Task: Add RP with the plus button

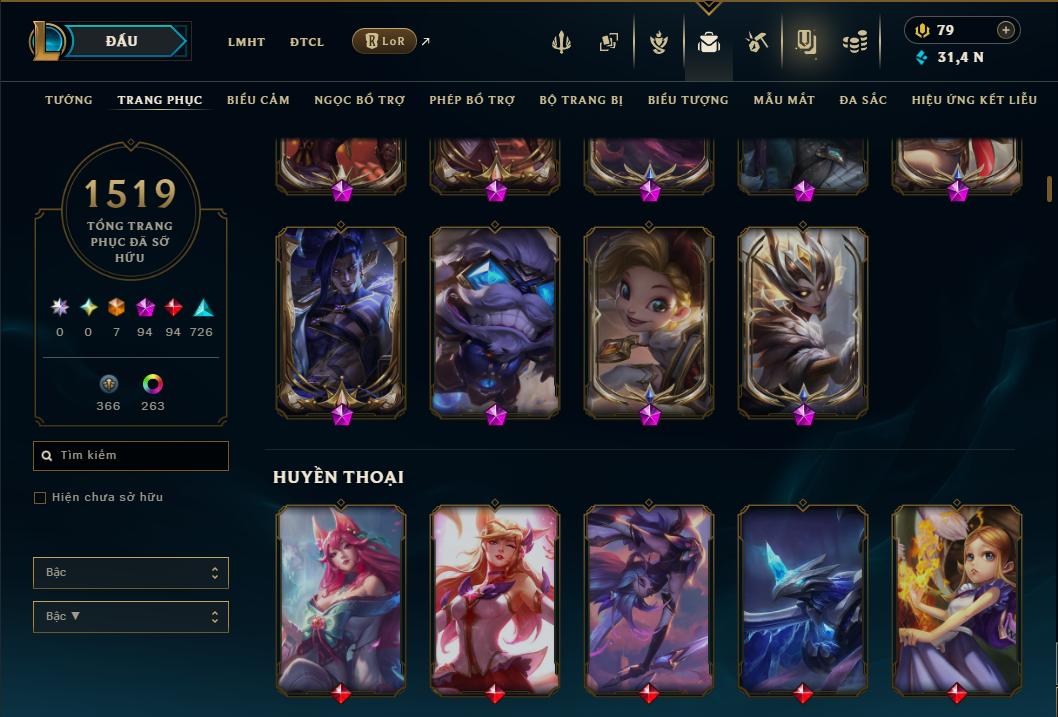Action: click(x=1006, y=30)
